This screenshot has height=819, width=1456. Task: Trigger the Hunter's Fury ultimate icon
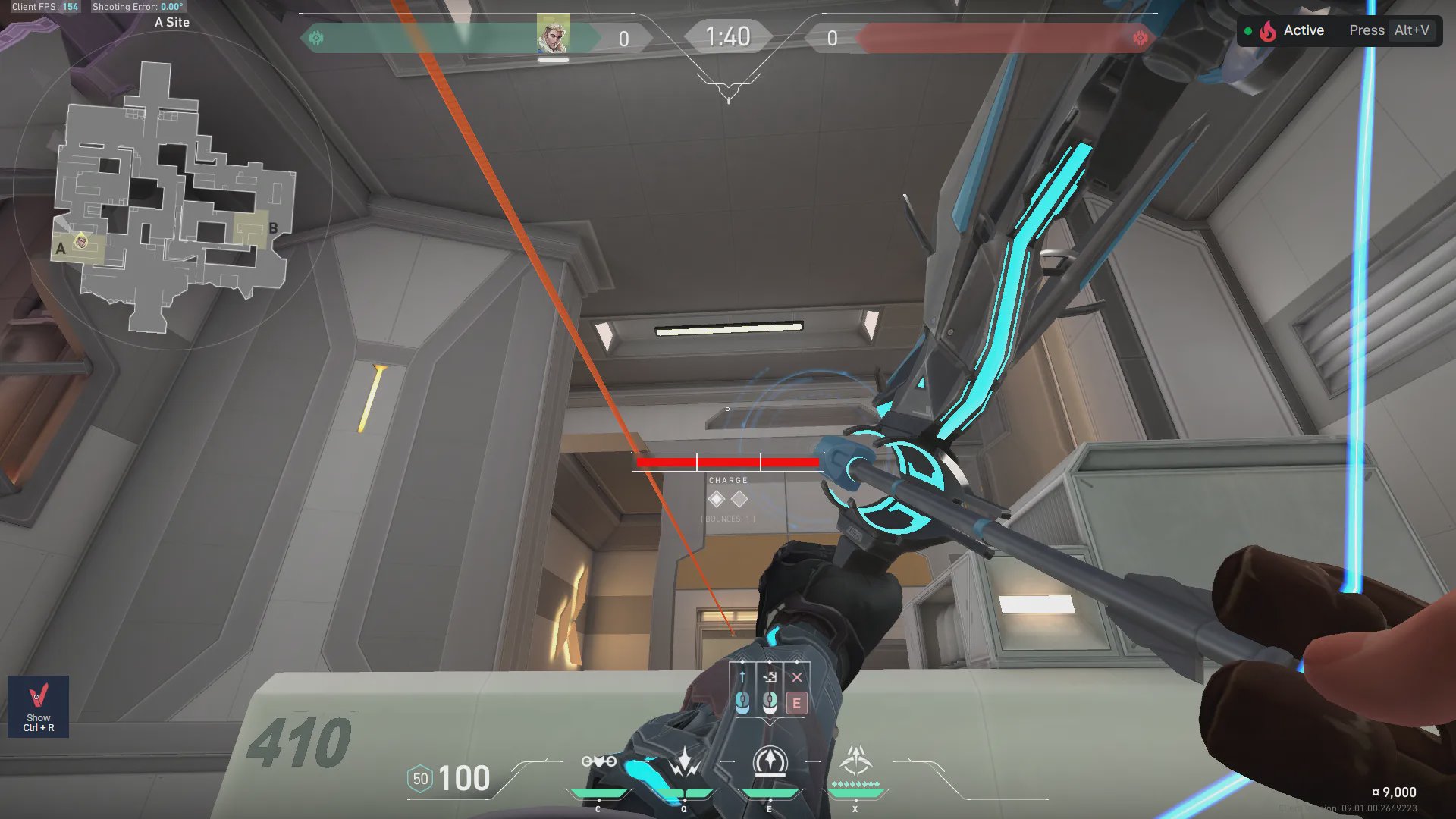click(x=855, y=761)
